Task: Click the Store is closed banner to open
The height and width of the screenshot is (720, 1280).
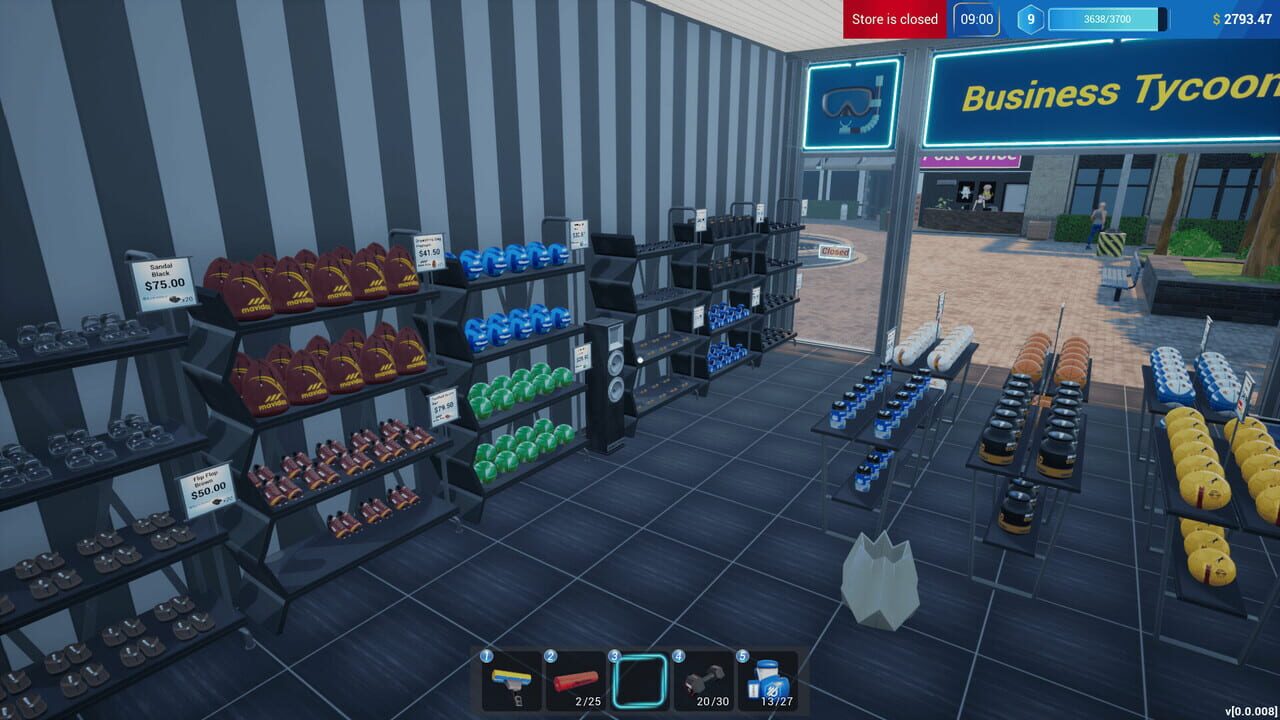Action: coord(893,18)
